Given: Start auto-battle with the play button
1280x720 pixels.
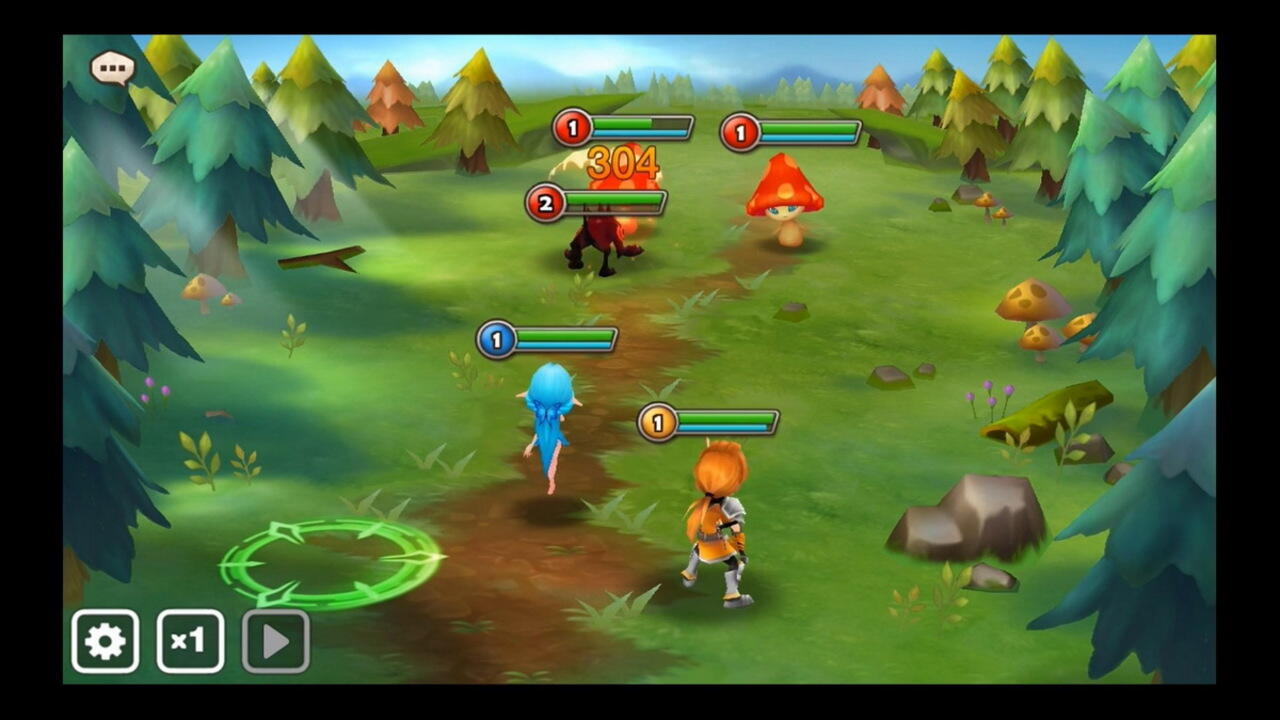Looking at the screenshot, I should (276, 641).
